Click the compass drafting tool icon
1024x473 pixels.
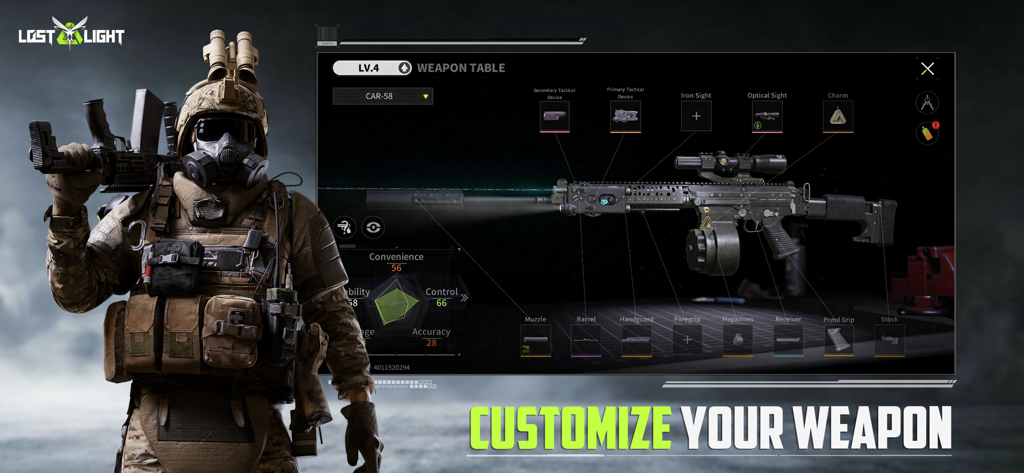pos(927,102)
